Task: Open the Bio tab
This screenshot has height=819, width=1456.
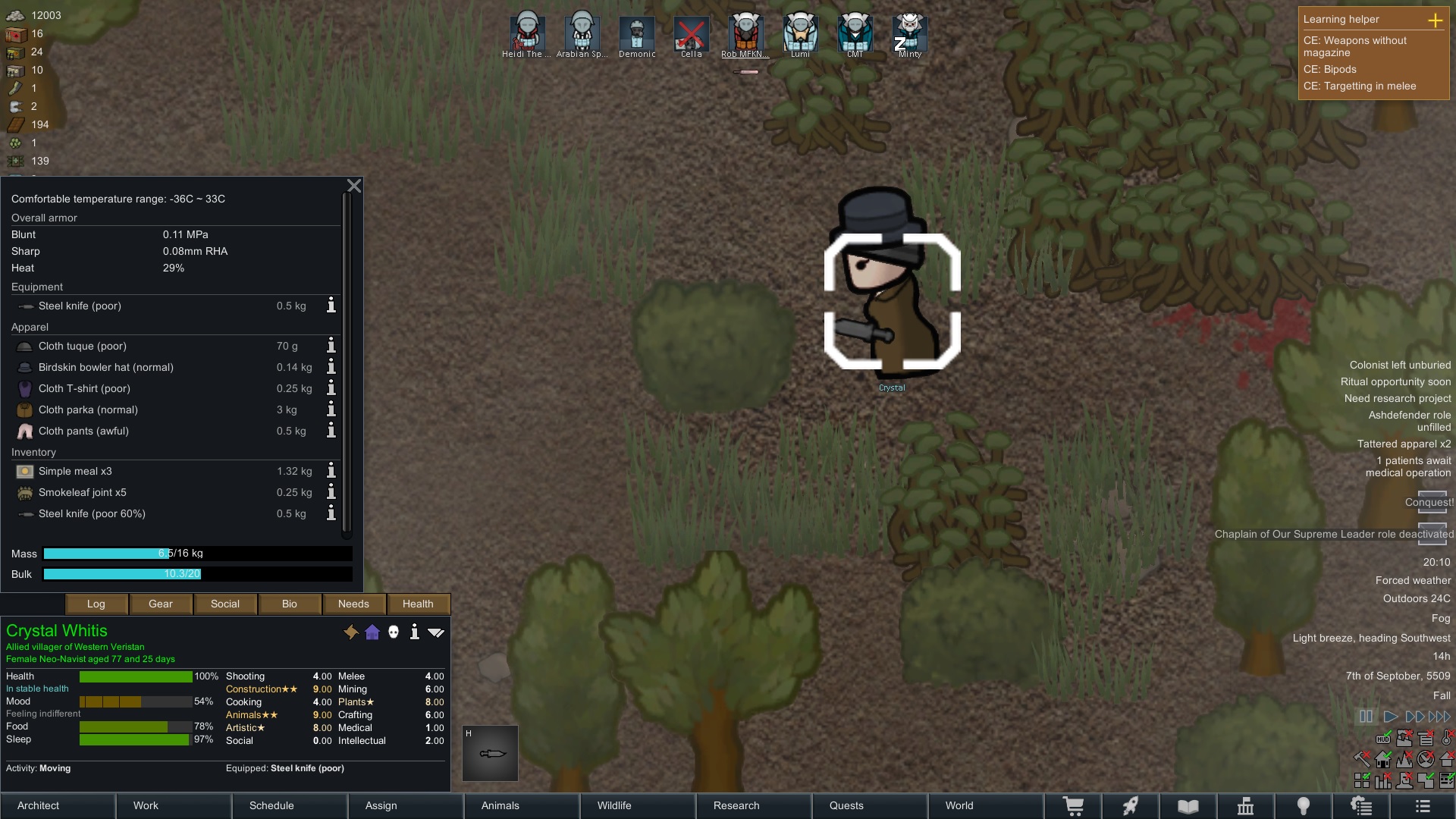Action: [x=289, y=604]
